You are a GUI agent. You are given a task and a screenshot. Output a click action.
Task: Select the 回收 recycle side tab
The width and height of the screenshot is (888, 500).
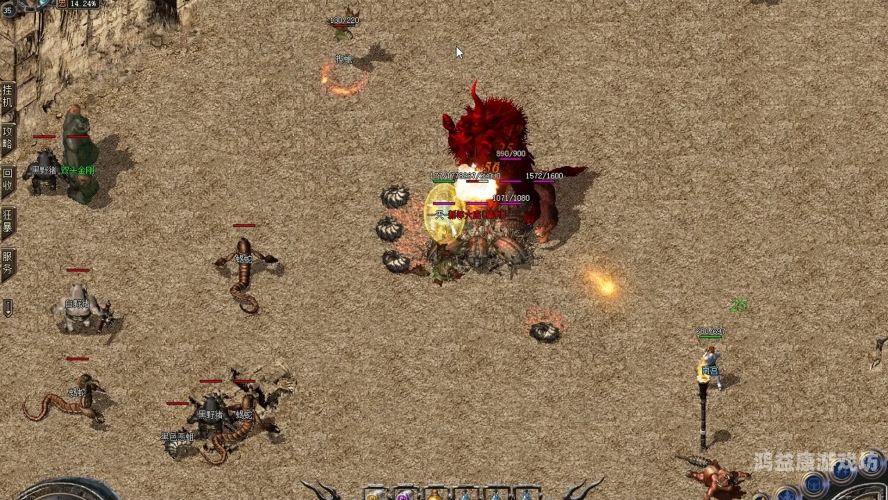point(8,180)
